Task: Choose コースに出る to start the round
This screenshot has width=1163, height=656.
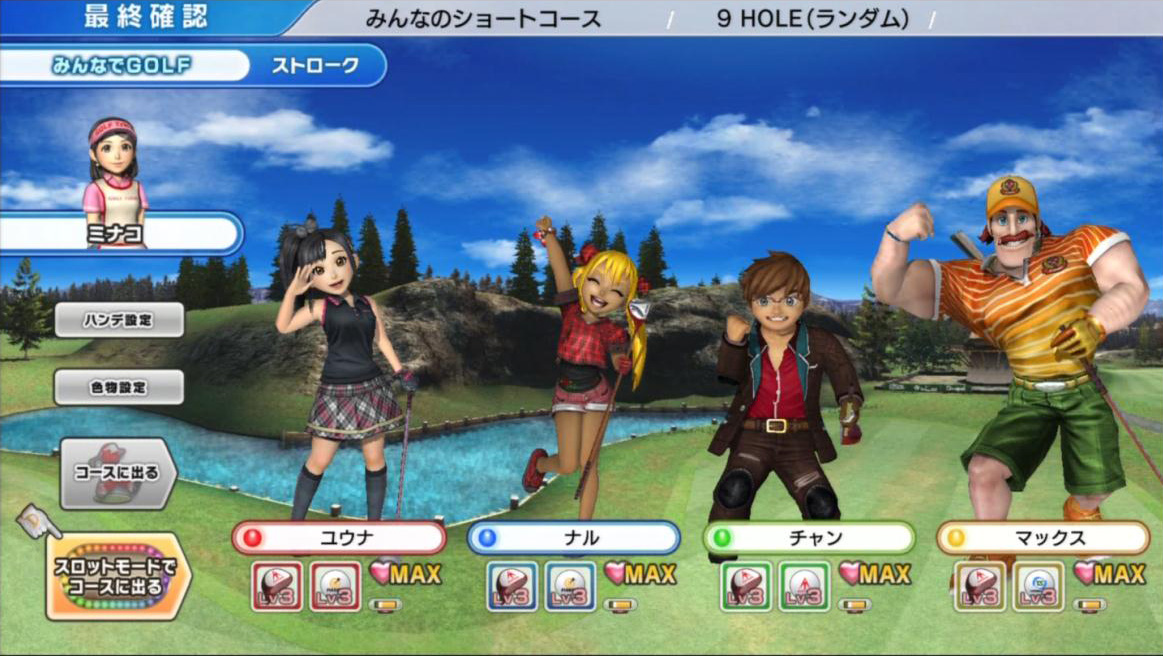Action: [x=118, y=473]
